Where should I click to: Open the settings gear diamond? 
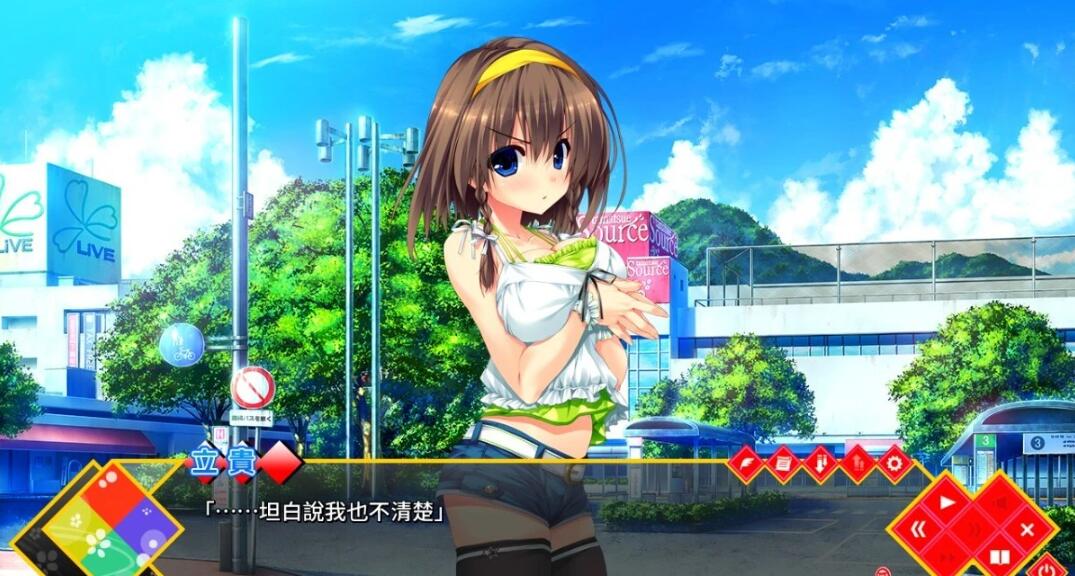point(895,464)
